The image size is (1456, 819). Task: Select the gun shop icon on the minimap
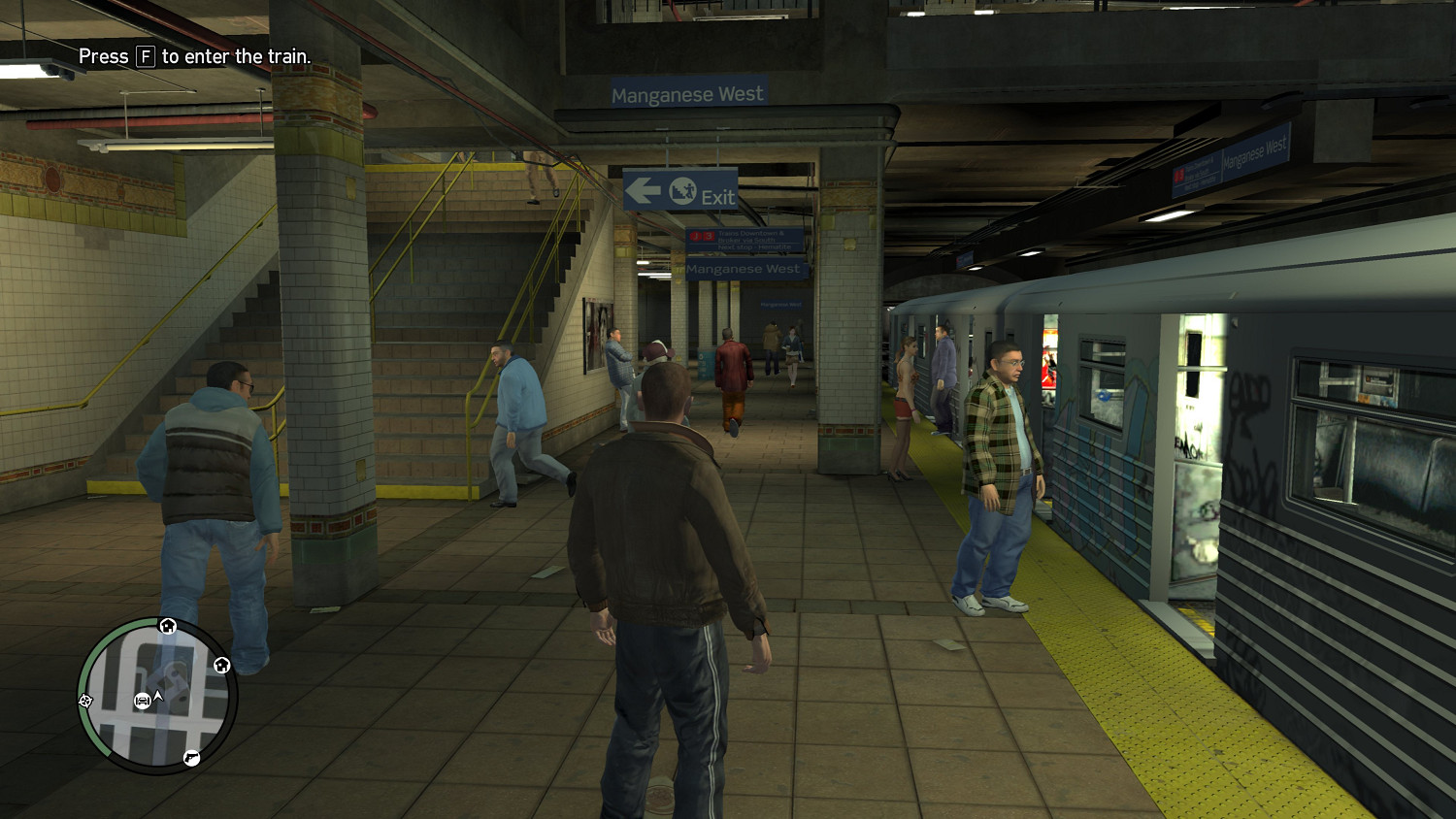191,759
